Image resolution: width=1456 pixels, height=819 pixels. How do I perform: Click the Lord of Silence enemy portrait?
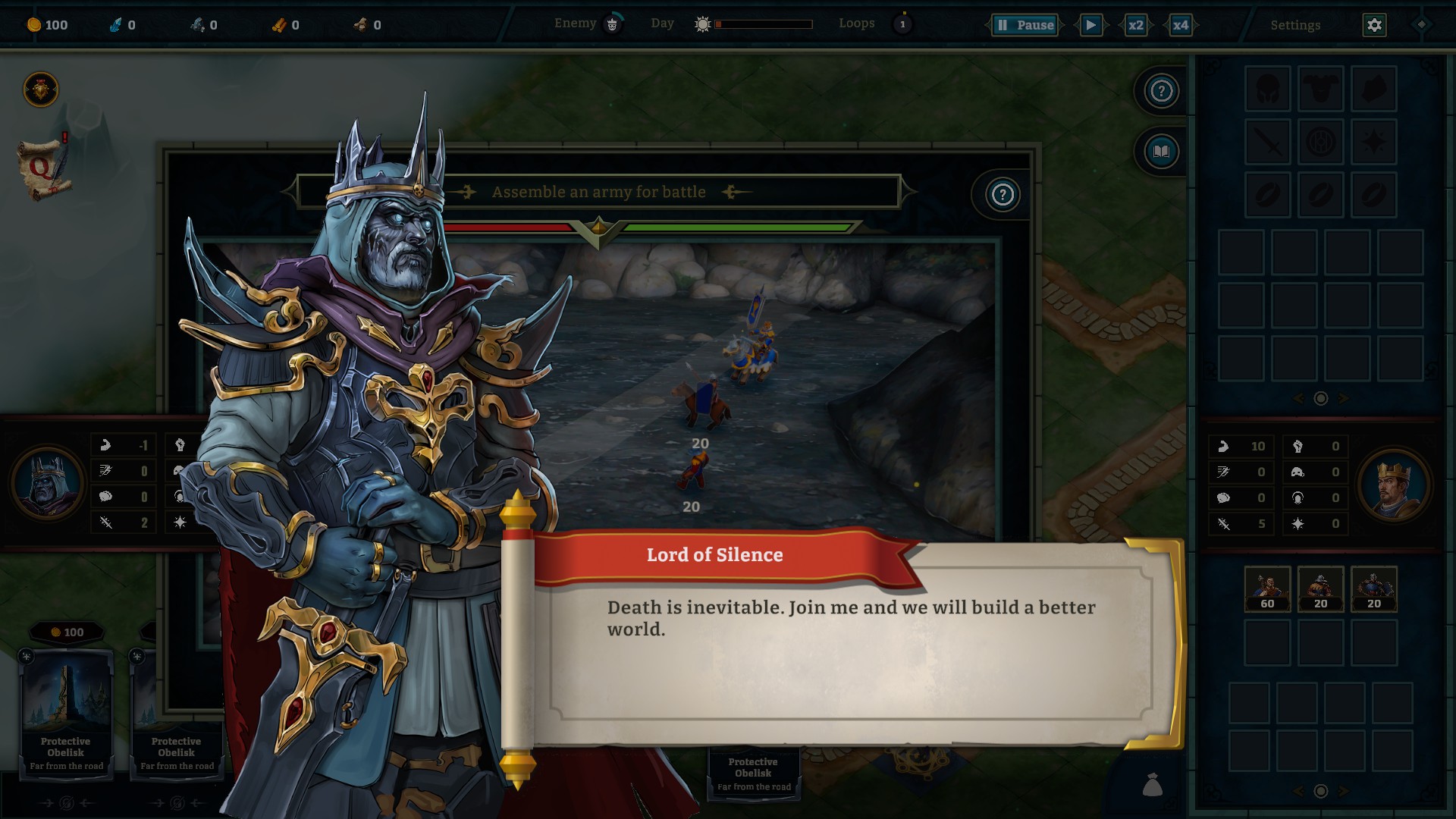point(47,485)
